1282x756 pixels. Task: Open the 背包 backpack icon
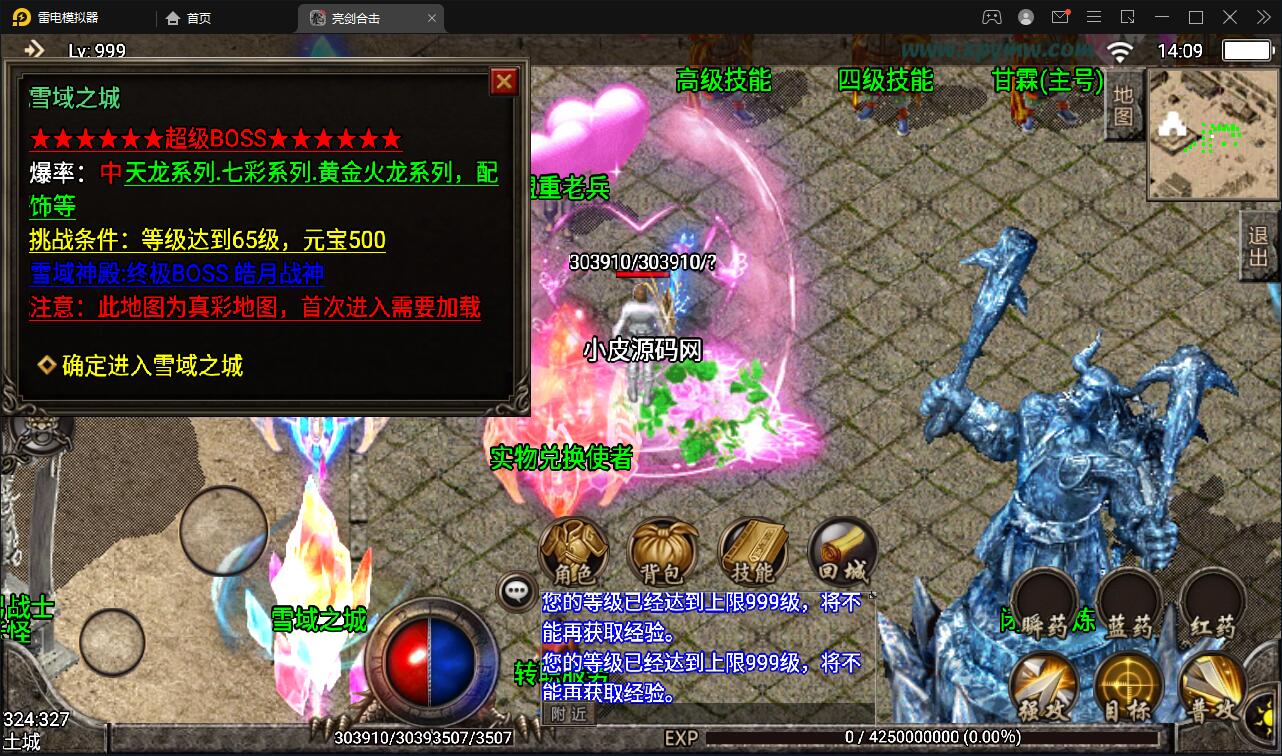pyautogui.click(x=662, y=552)
